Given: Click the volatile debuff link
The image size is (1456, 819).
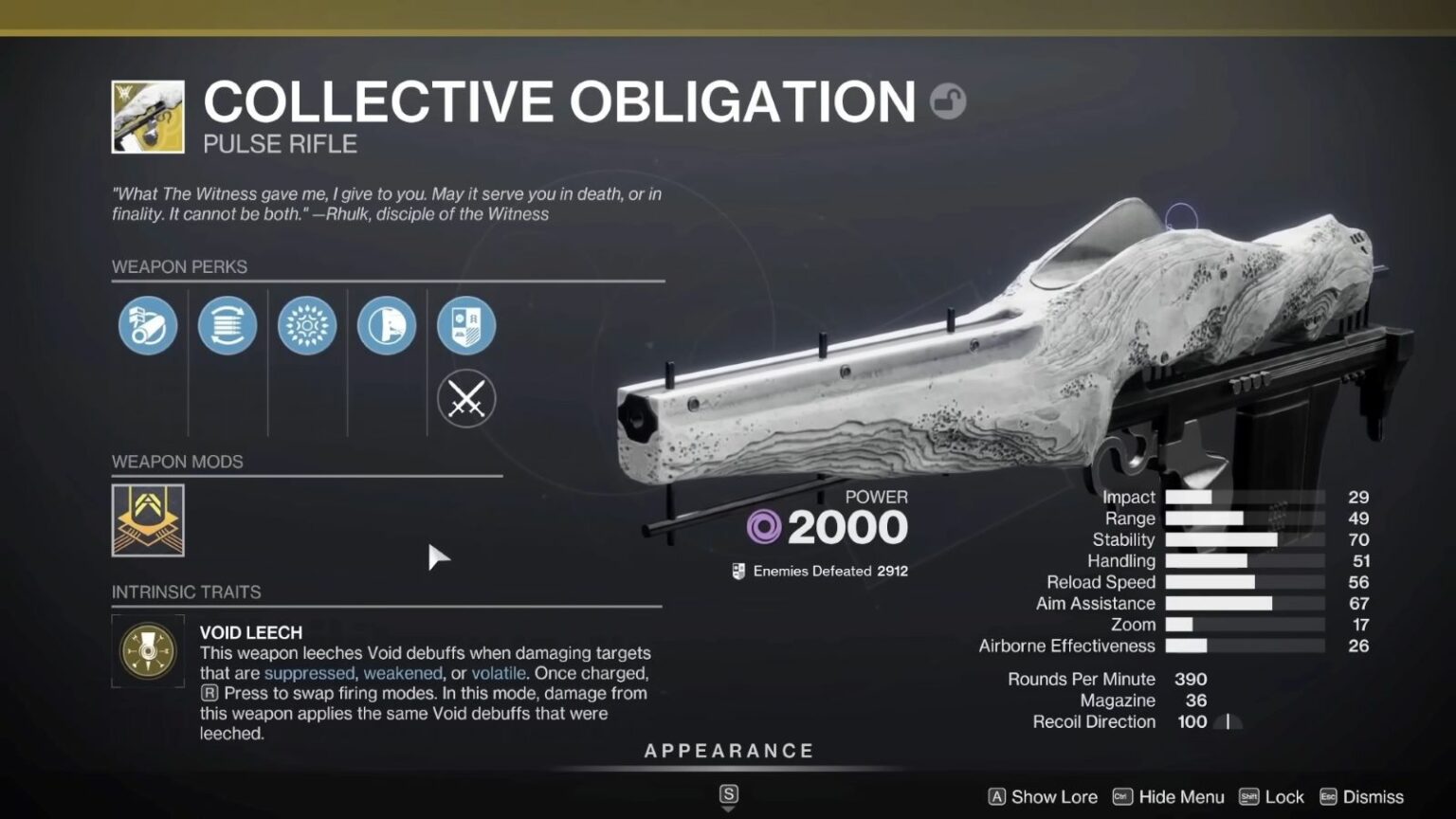Looking at the screenshot, I should [499, 673].
